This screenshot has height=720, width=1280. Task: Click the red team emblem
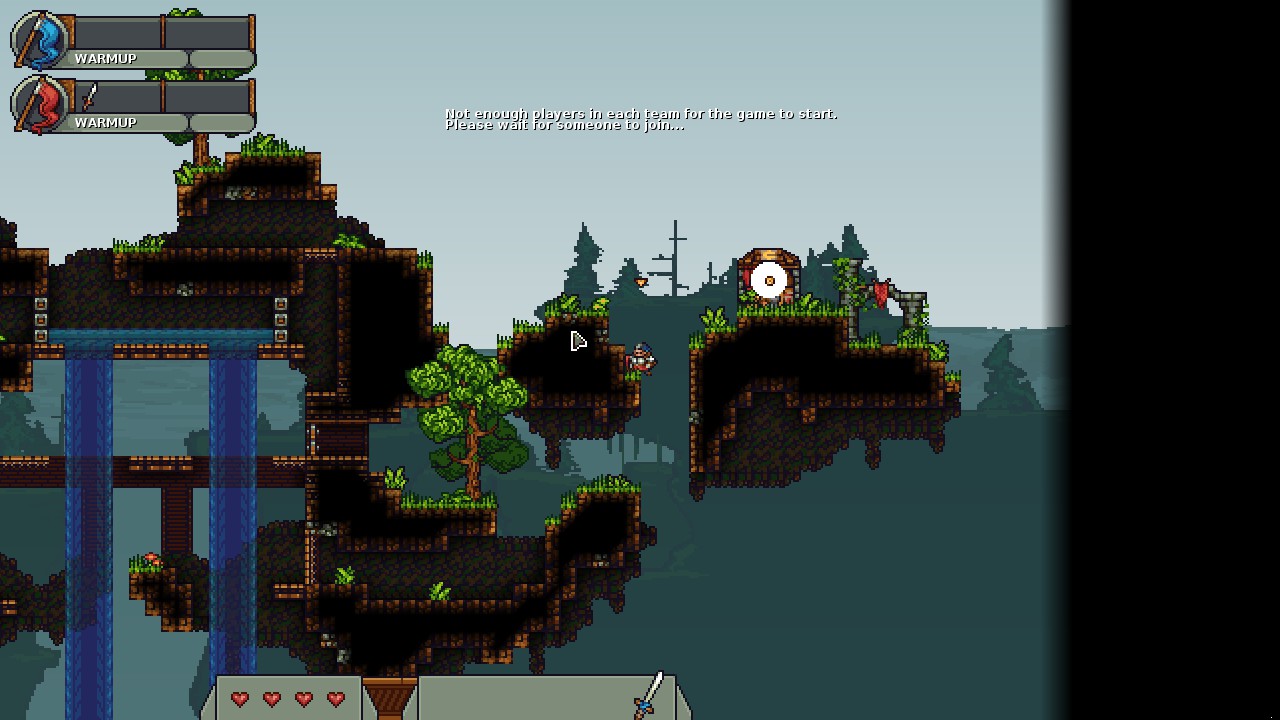40,105
